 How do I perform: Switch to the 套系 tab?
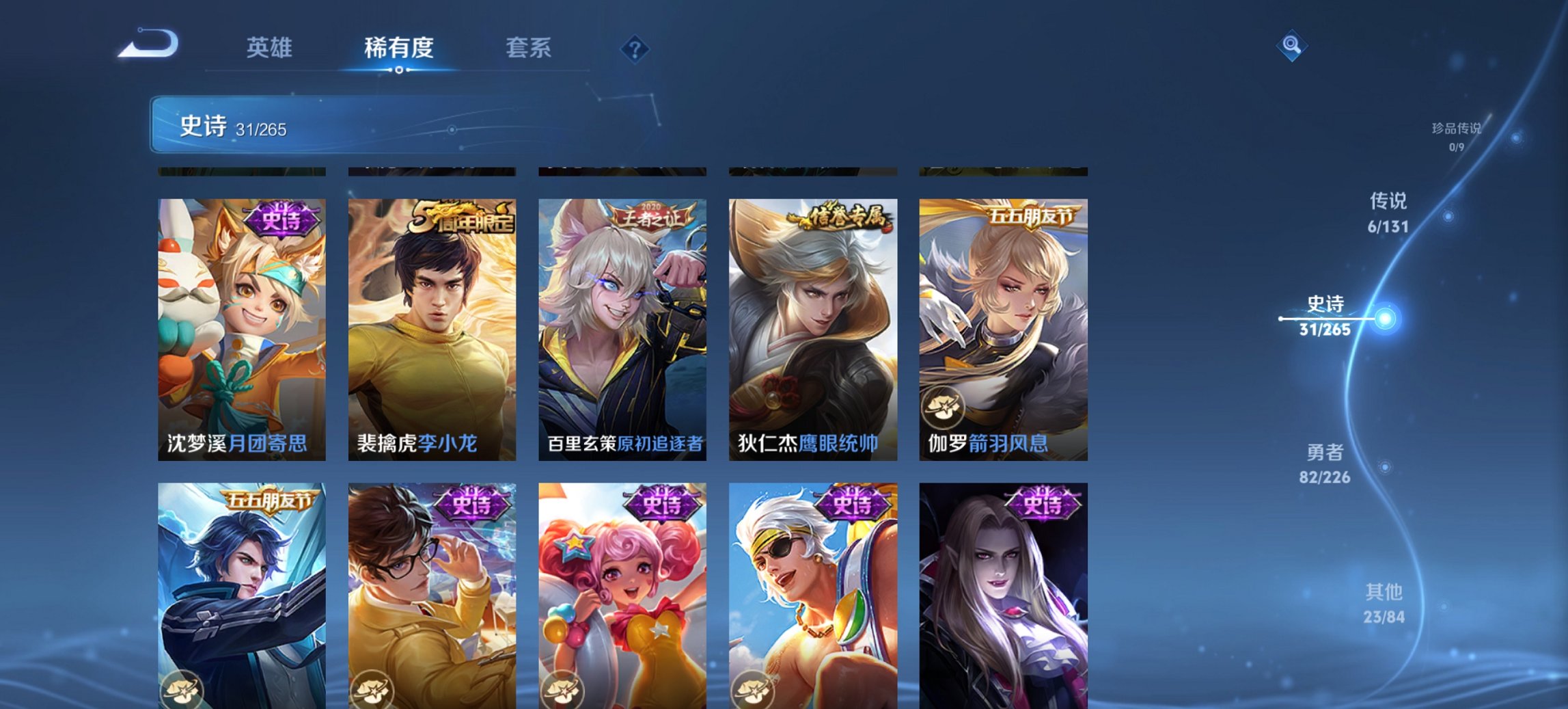(x=529, y=48)
